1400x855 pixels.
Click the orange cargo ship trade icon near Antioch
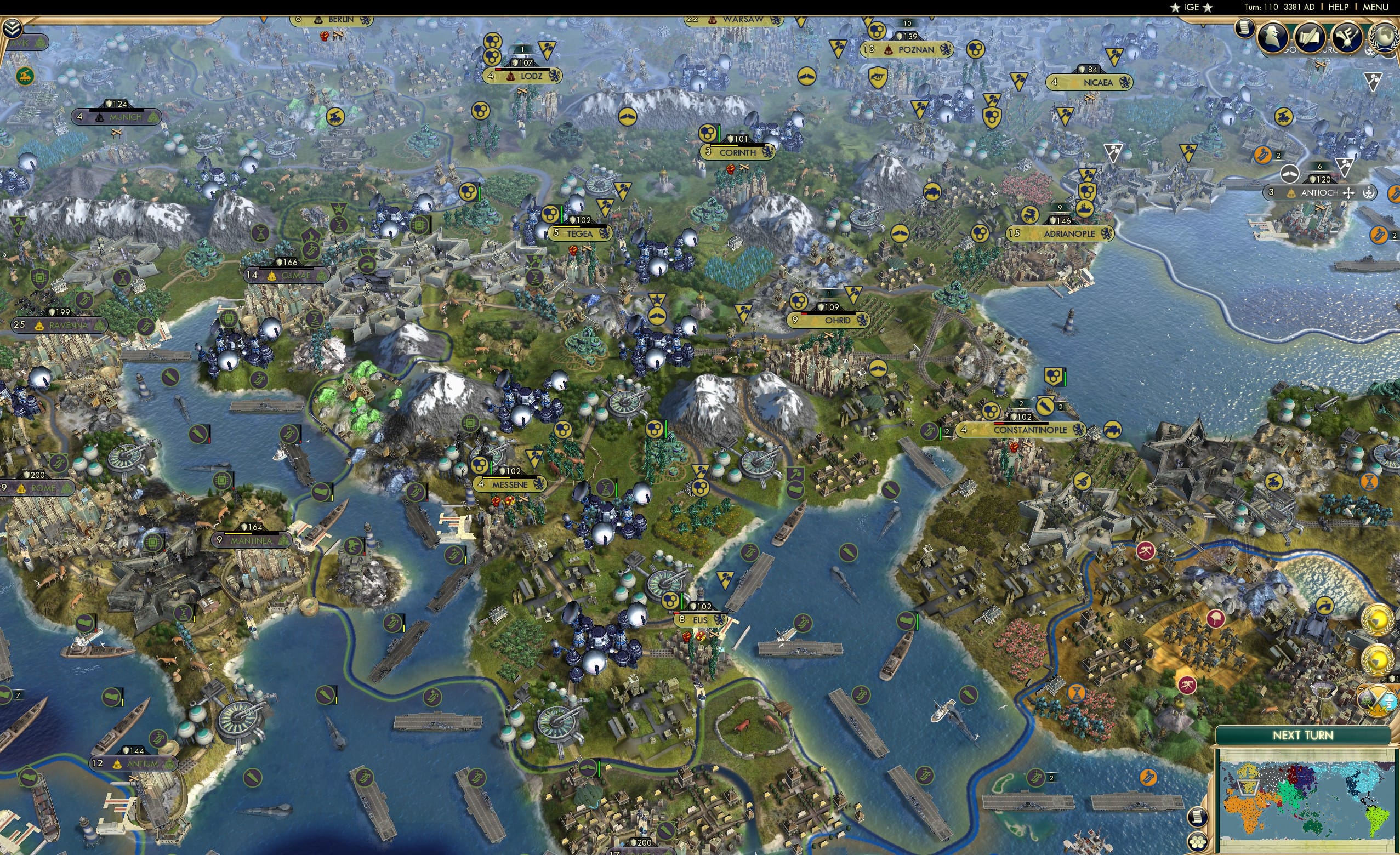1380,235
